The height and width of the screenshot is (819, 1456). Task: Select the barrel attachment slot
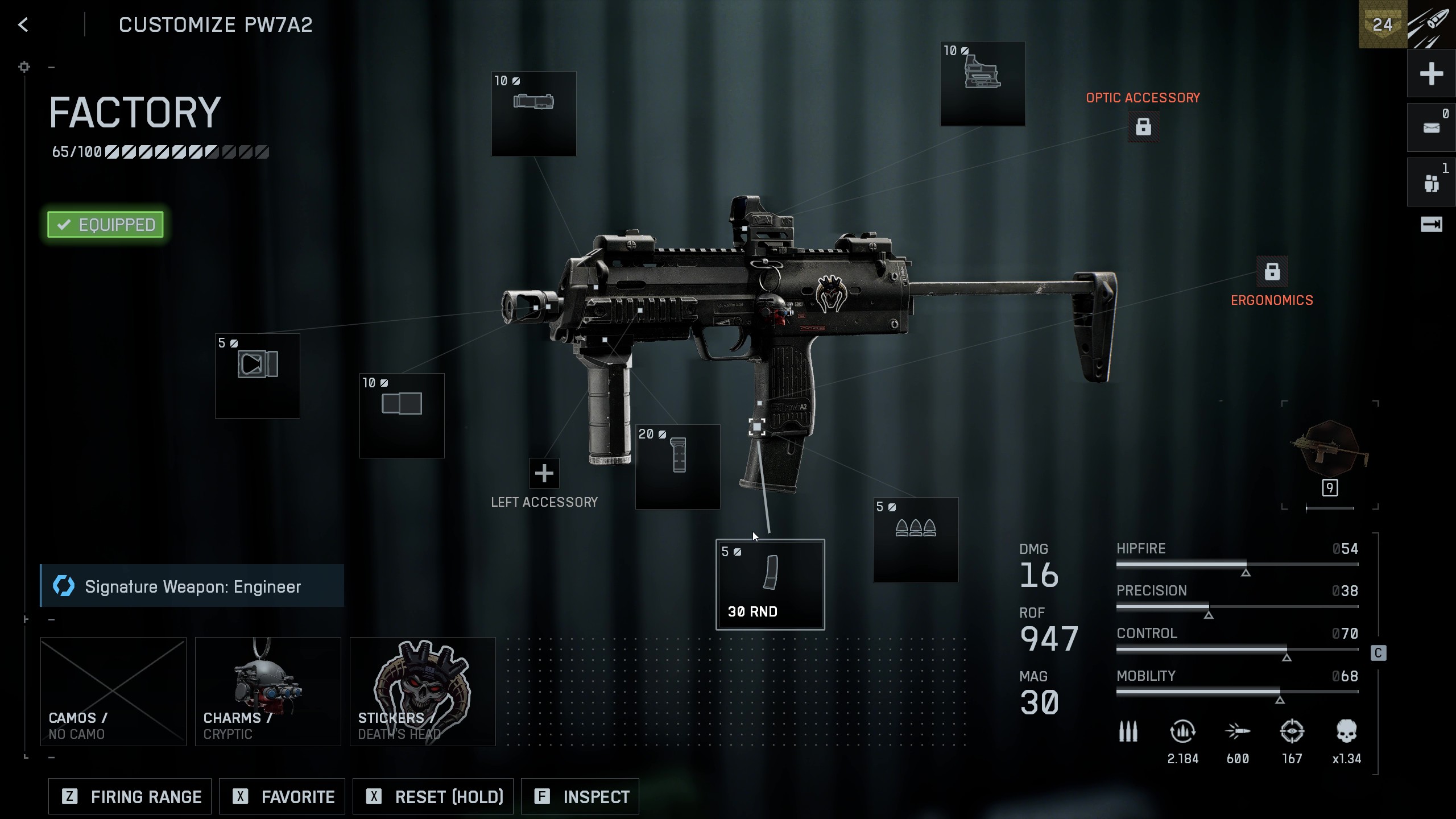tap(402, 415)
